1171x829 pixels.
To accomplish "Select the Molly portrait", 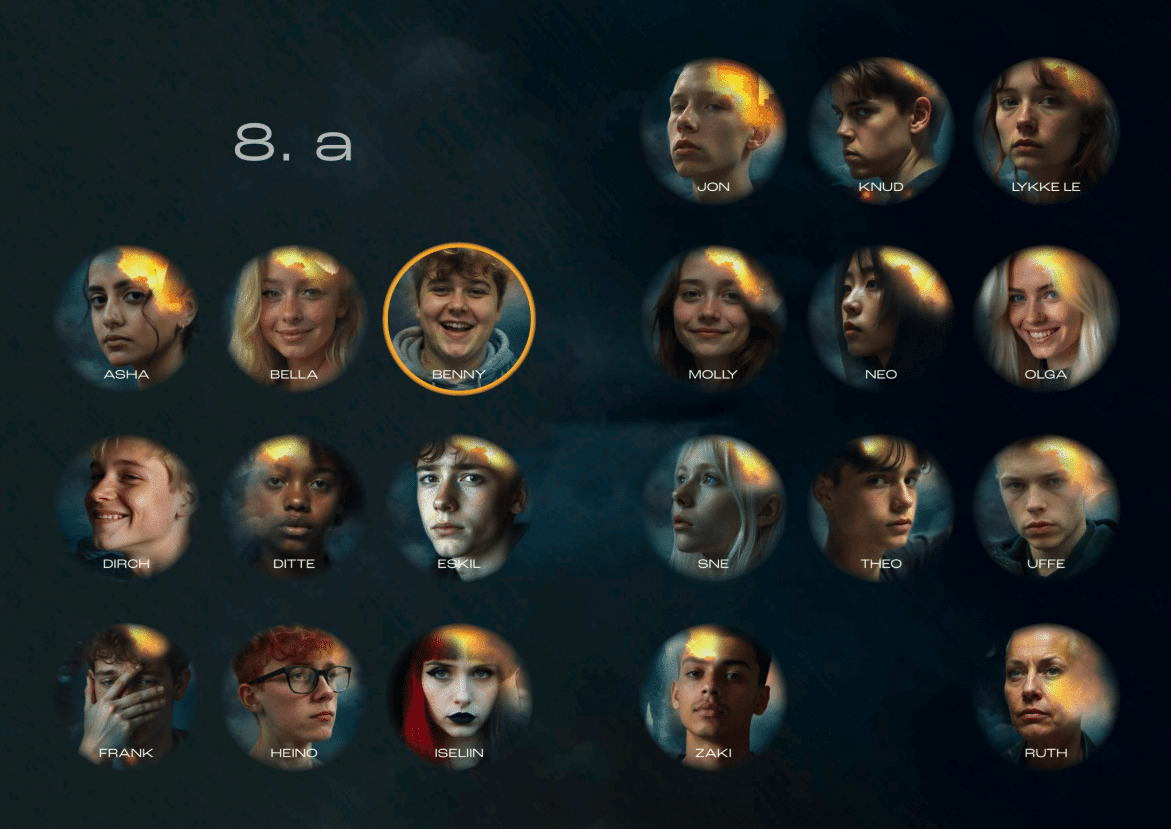I will tap(713, 316).
